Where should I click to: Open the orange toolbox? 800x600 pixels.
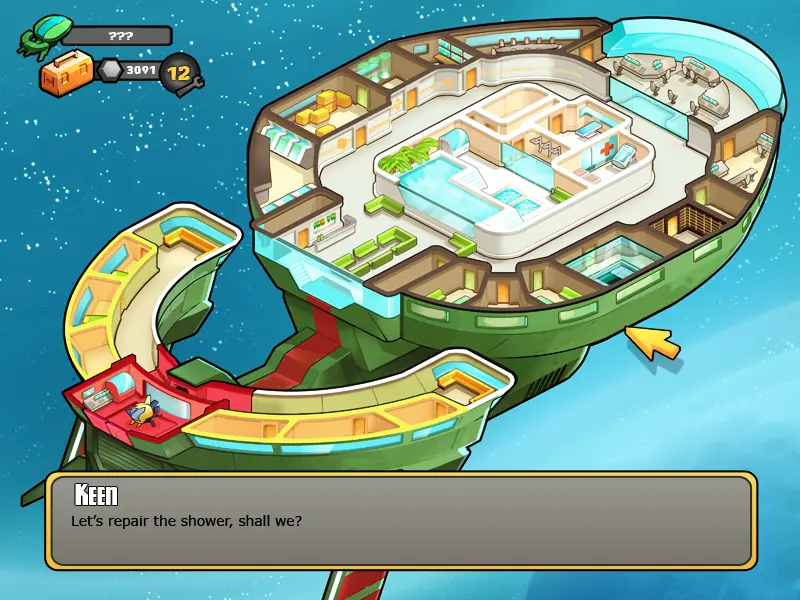tap(66, 75)
